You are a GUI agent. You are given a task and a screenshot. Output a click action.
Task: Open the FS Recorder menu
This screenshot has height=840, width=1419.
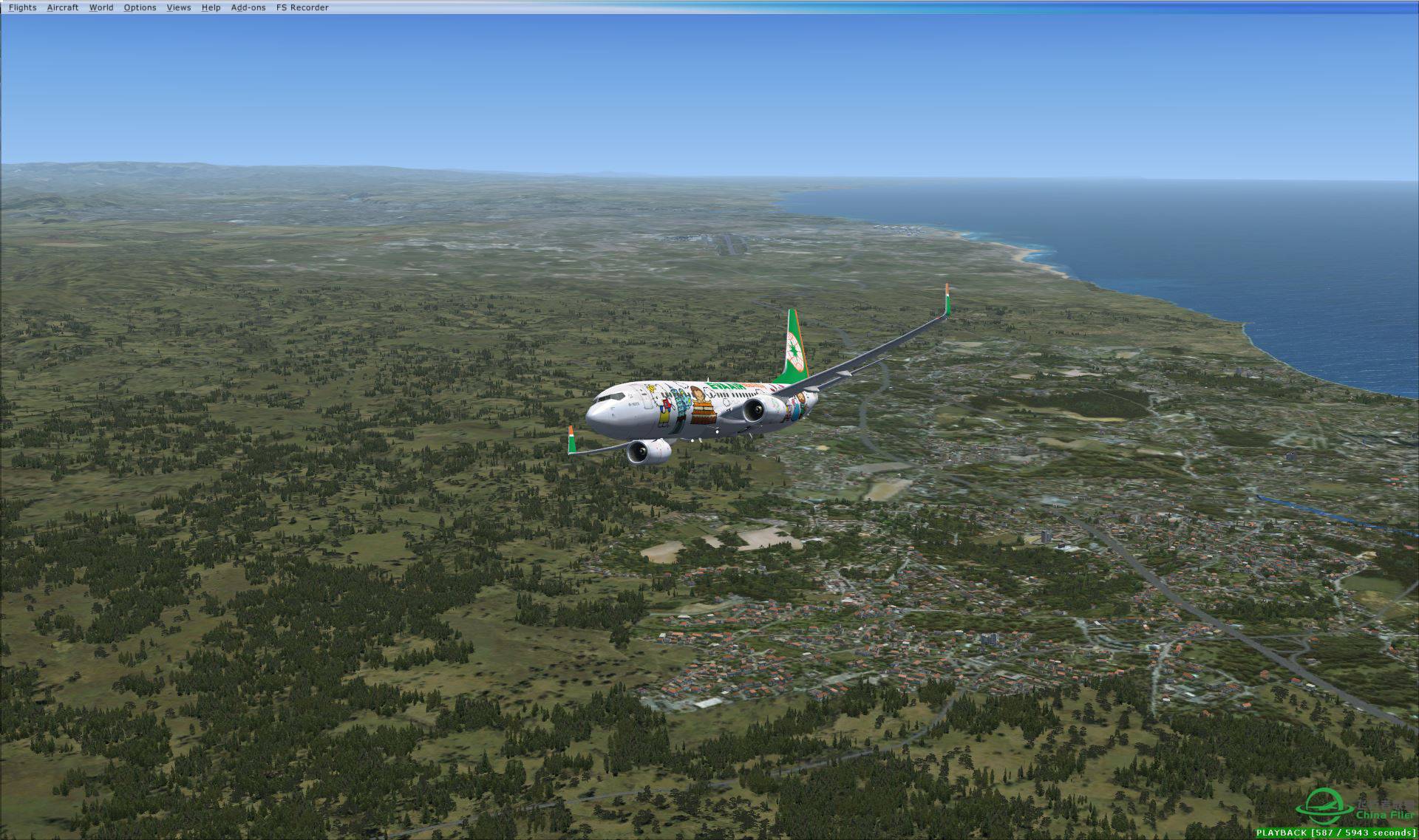coord(302,7)
